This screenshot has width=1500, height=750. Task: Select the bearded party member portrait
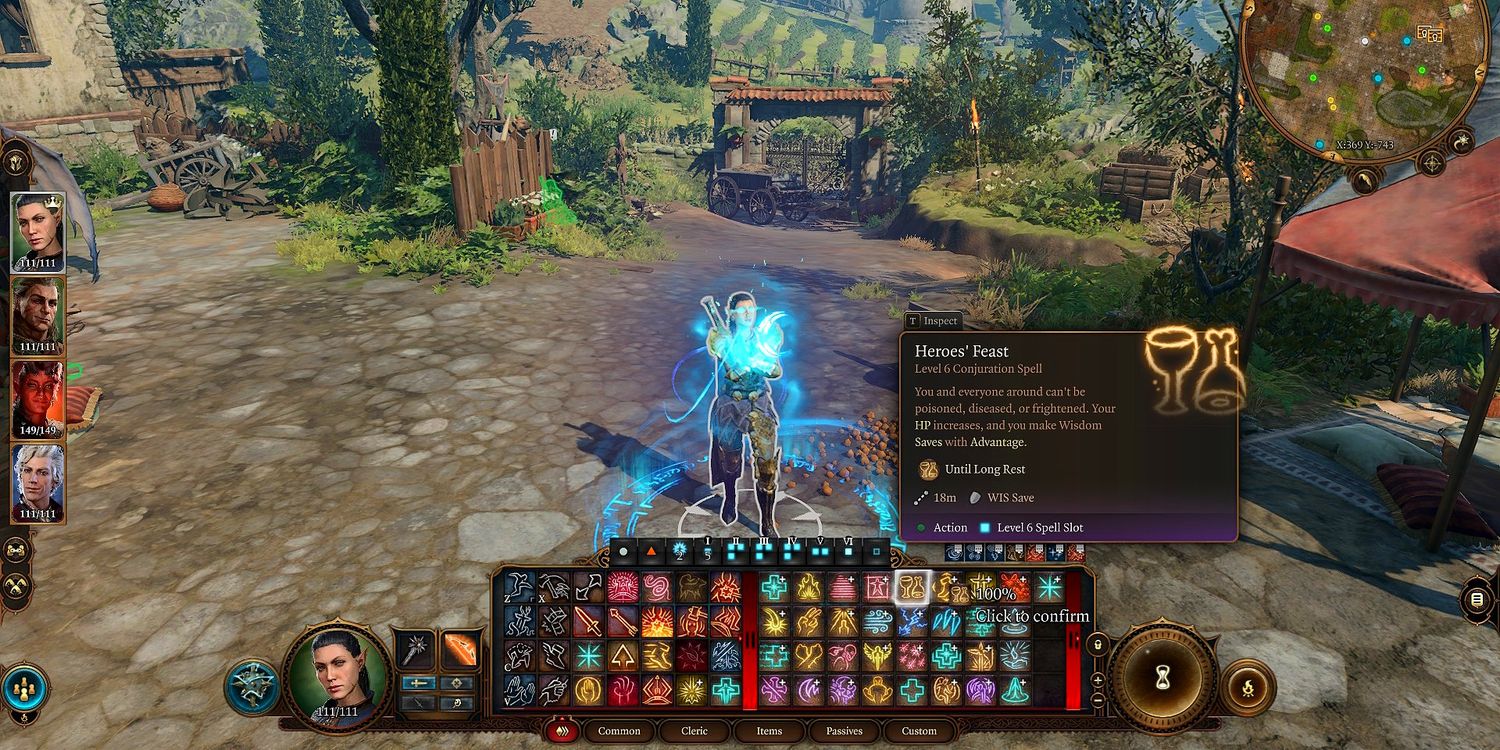pyautogui.click(x=37, y=314)
